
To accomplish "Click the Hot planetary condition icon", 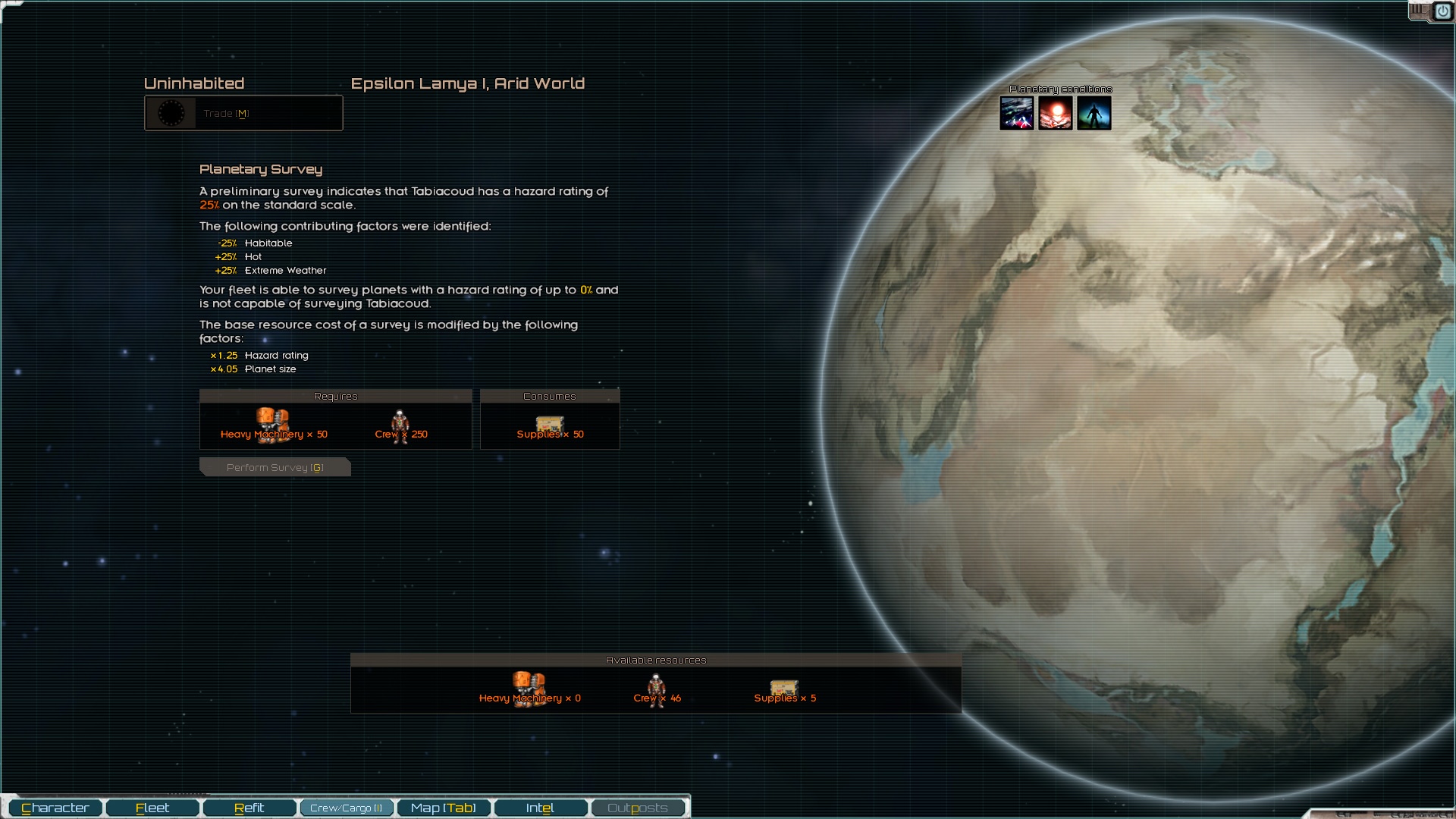I will (x=1055, y=113).
